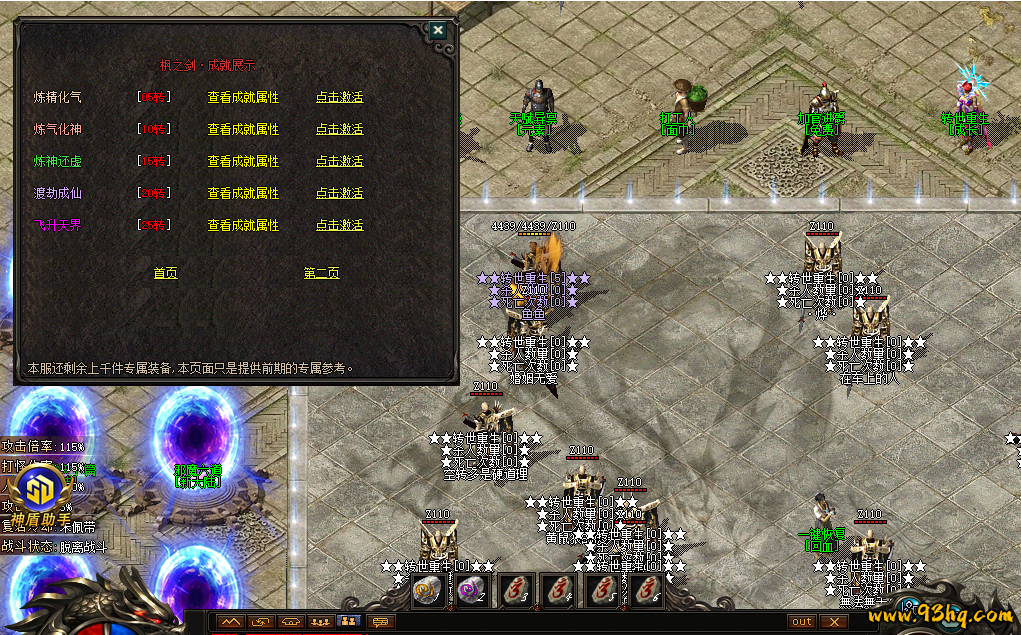This screenshot has width=1021, height=635.
Task: Use the purple swirl rune in hotbar slot 2
Action: (x=471, y=591)
